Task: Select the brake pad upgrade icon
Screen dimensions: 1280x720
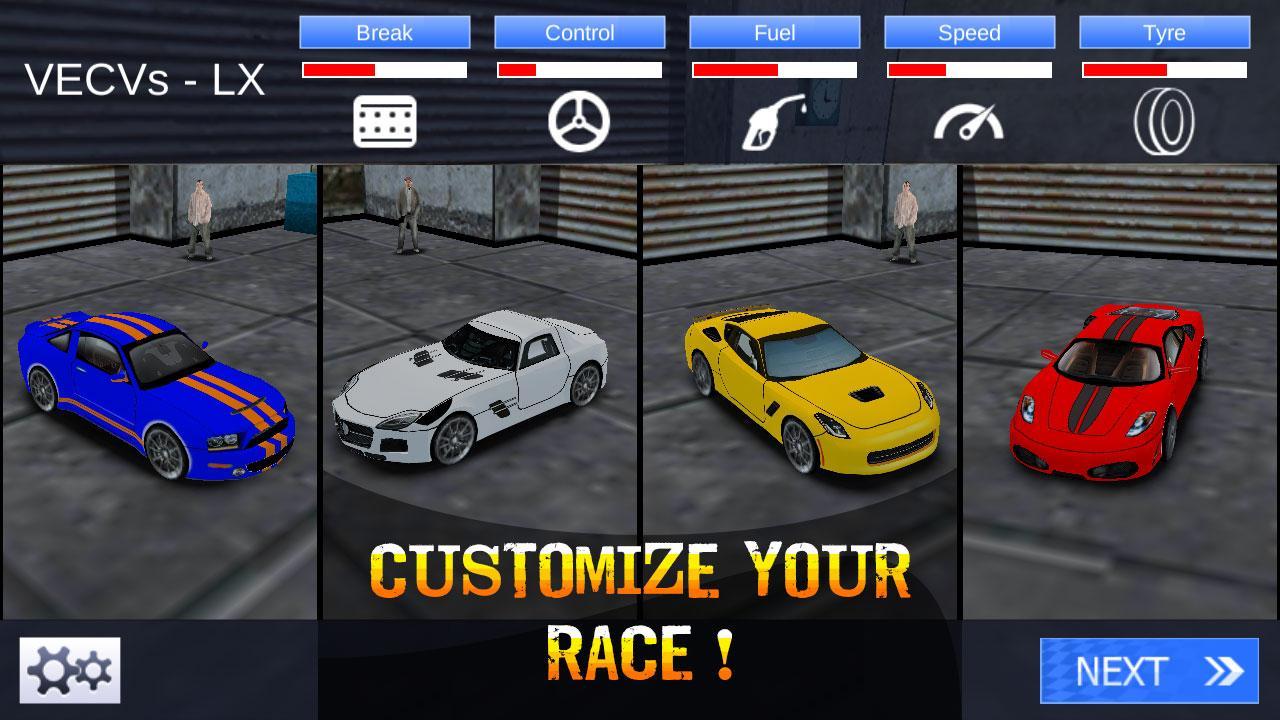Action: tap(386, 118)
